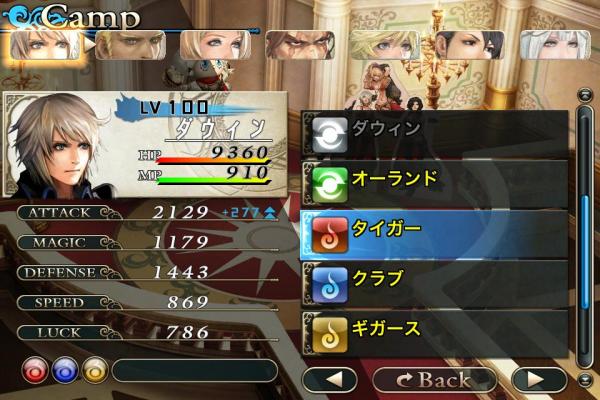Go back using the Back button
This screenshot has width=600, height=400.
434,379
